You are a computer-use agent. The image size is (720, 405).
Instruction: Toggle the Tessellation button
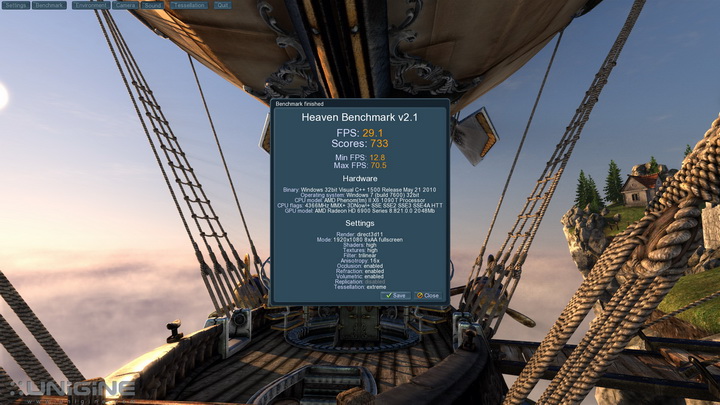pos(188,5)
